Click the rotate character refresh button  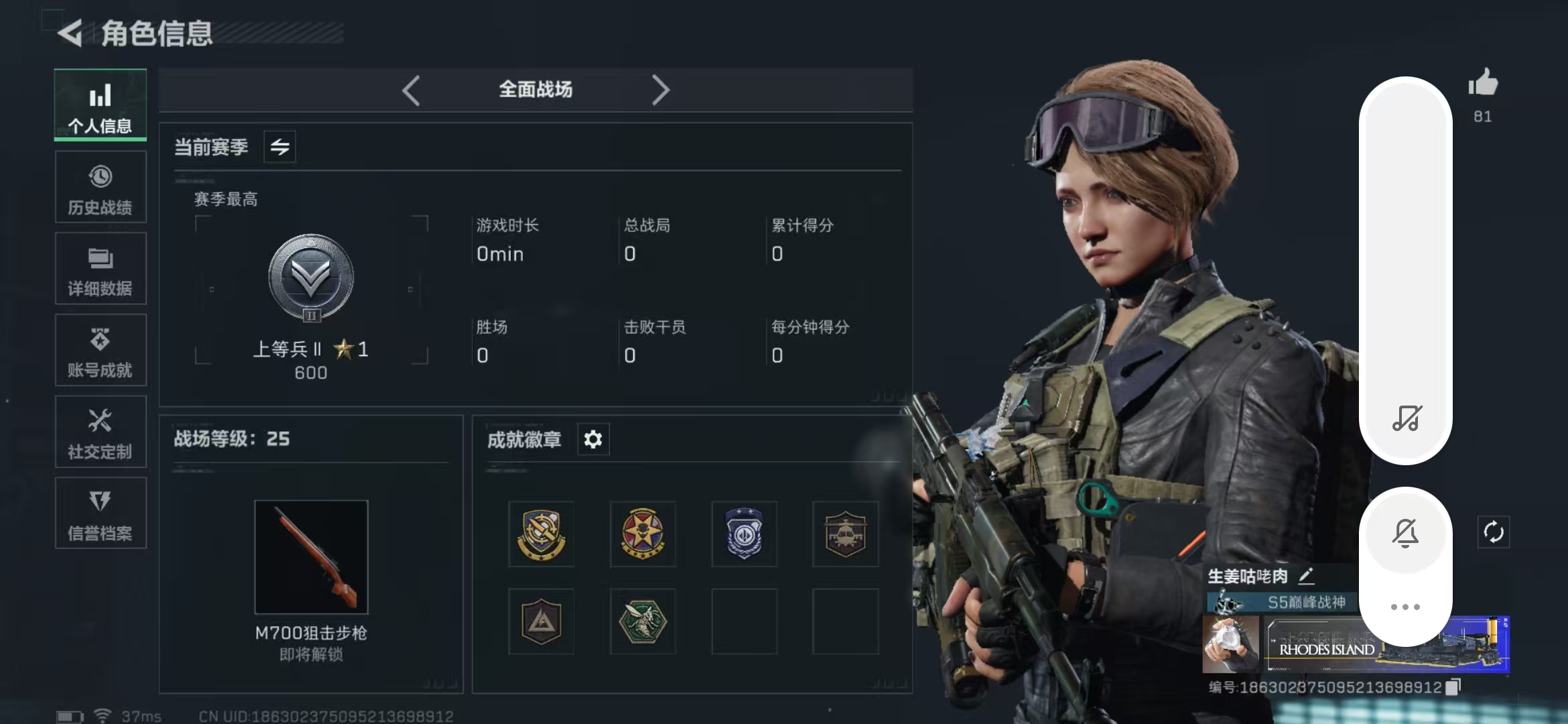(x=1494, y=533)
